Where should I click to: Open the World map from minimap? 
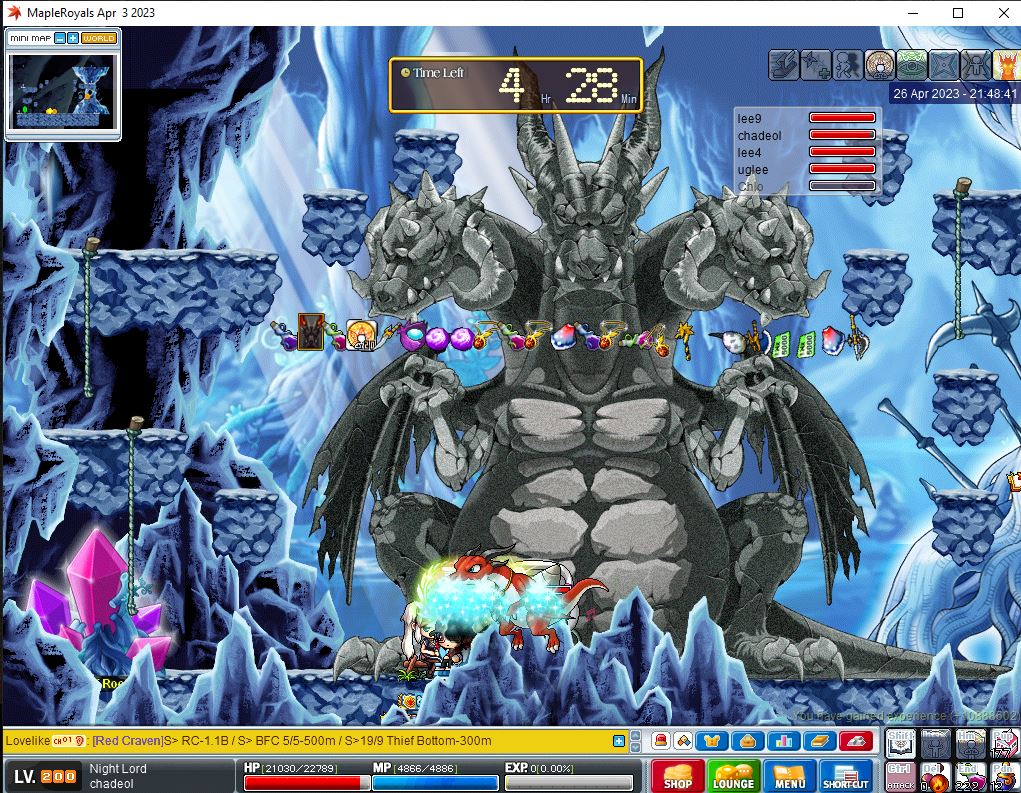(99, 38)
